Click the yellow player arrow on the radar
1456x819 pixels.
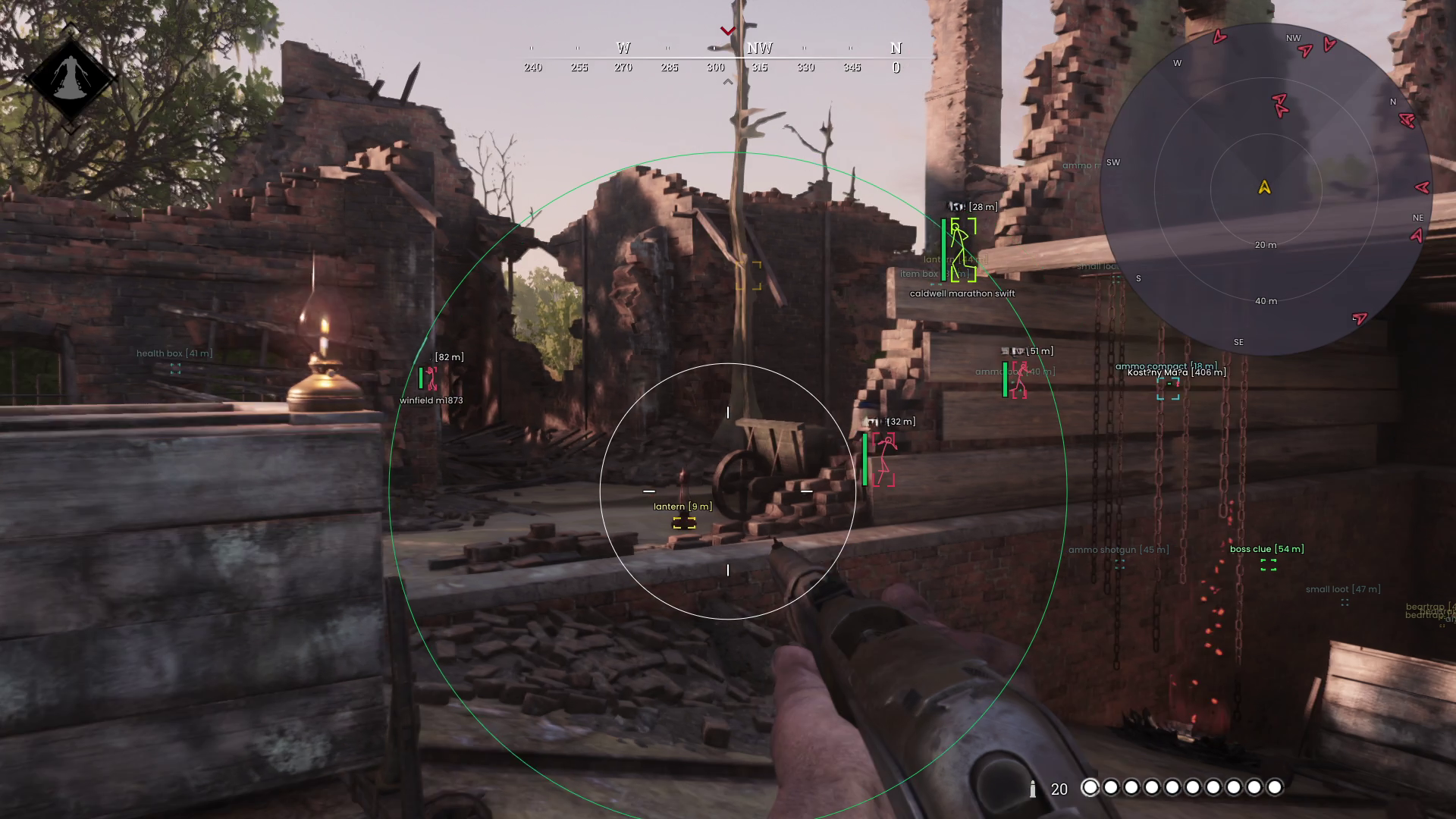(x=1264, y=187)
